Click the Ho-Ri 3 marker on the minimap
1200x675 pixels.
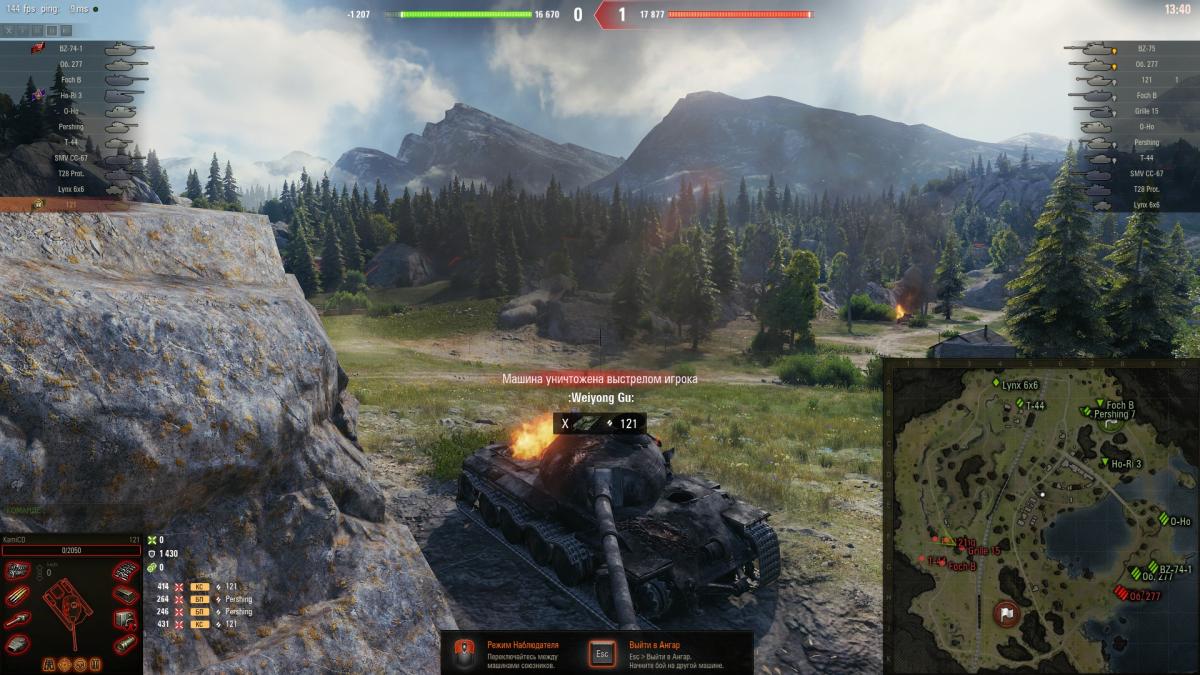click(x=1106, y=463)
